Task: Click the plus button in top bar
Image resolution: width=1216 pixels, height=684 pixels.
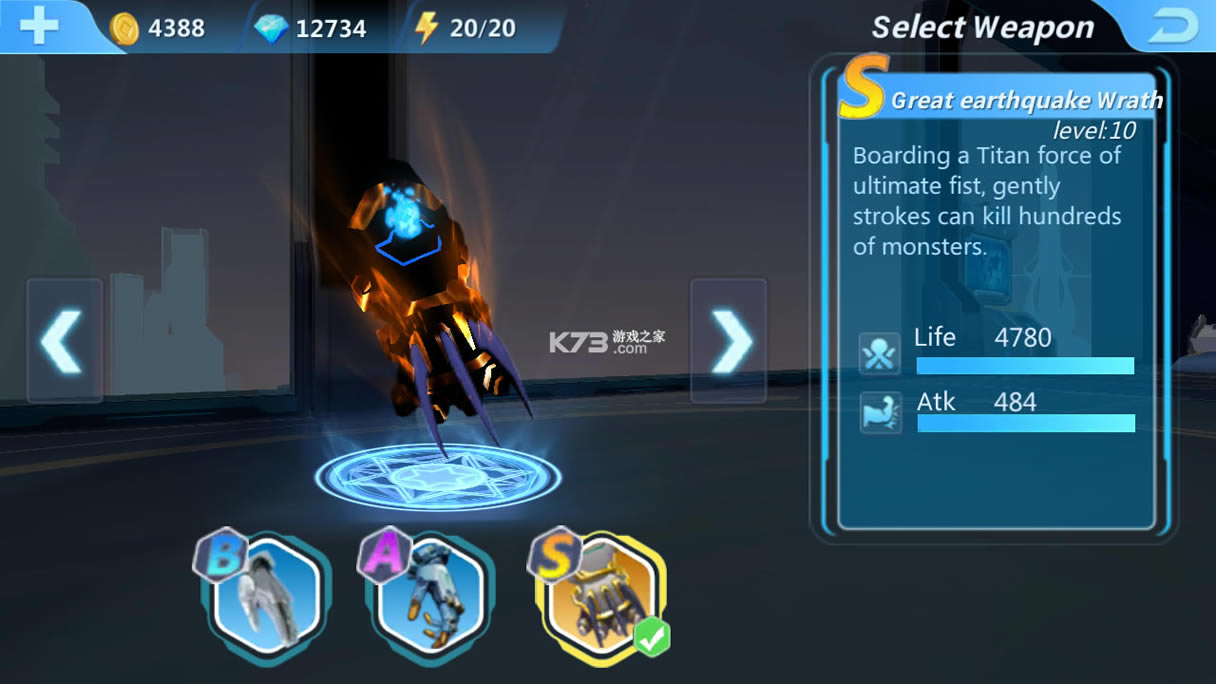Action: pyautogui.click(x=39, y=26)
